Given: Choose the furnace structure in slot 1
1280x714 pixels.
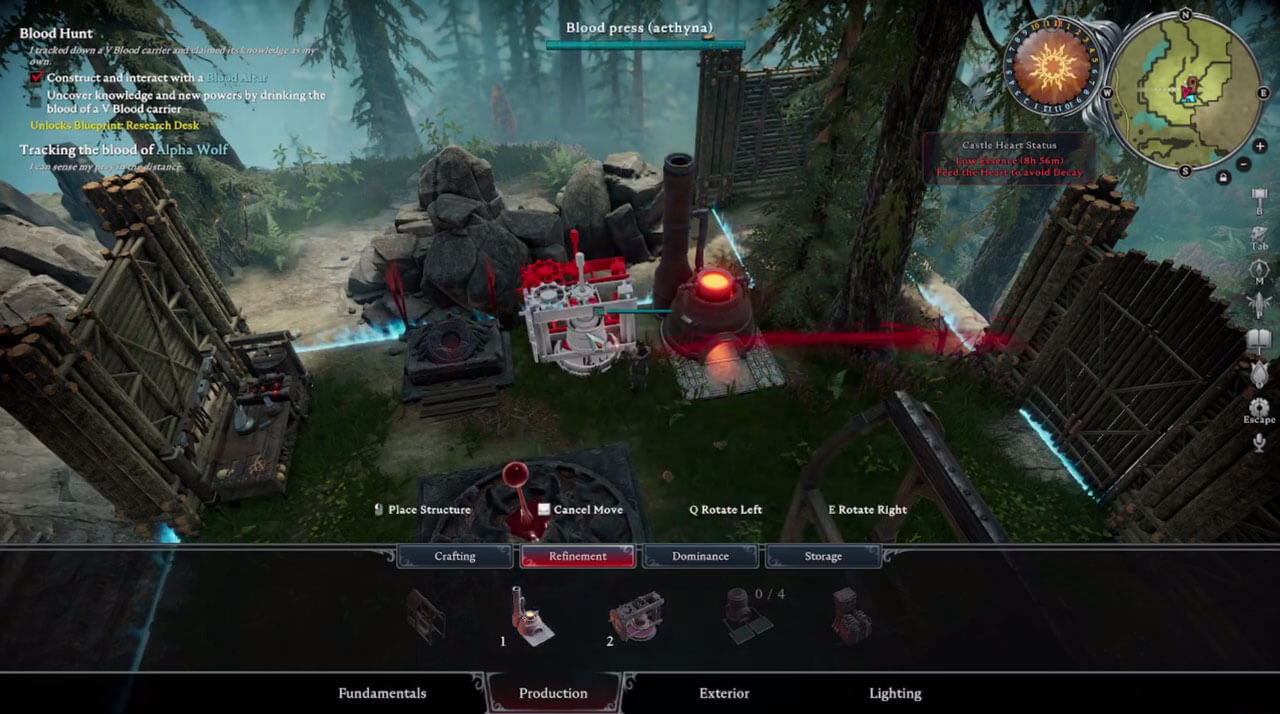Looking at the screenshot, I should [531, 616].
